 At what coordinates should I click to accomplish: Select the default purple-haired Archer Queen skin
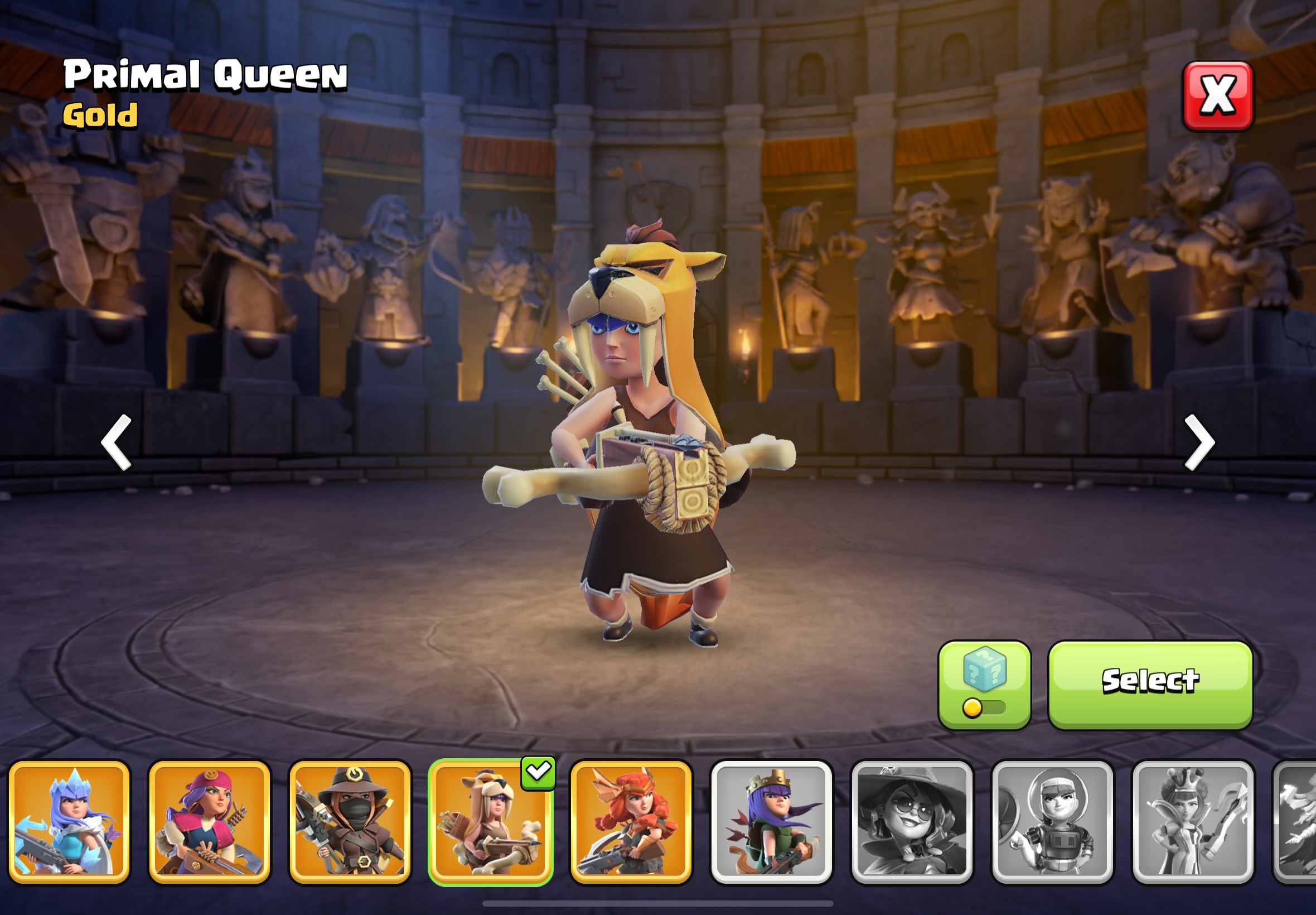[x=771, y=822]
